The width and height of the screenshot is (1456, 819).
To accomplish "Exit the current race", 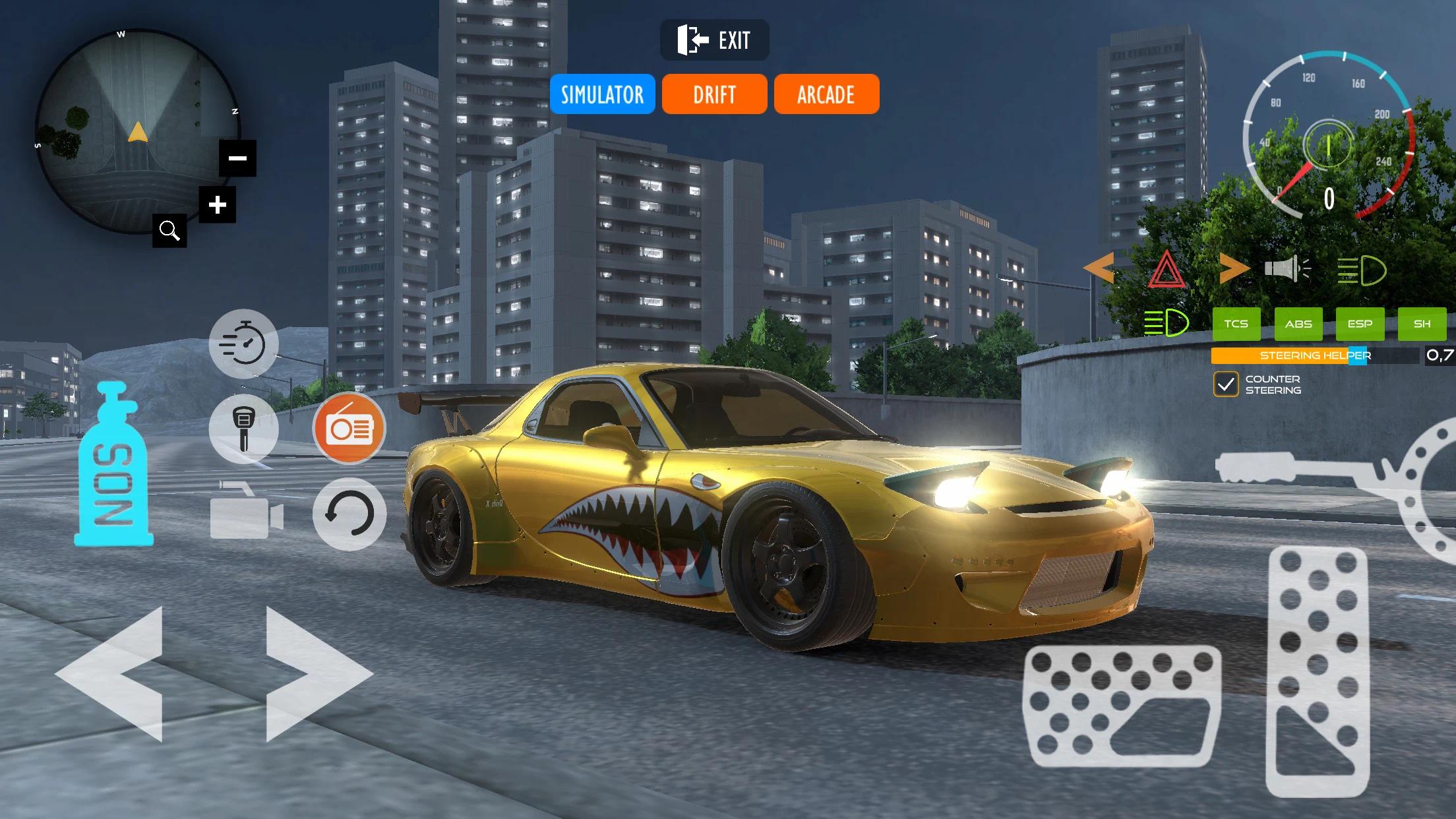I will [714, 40].
